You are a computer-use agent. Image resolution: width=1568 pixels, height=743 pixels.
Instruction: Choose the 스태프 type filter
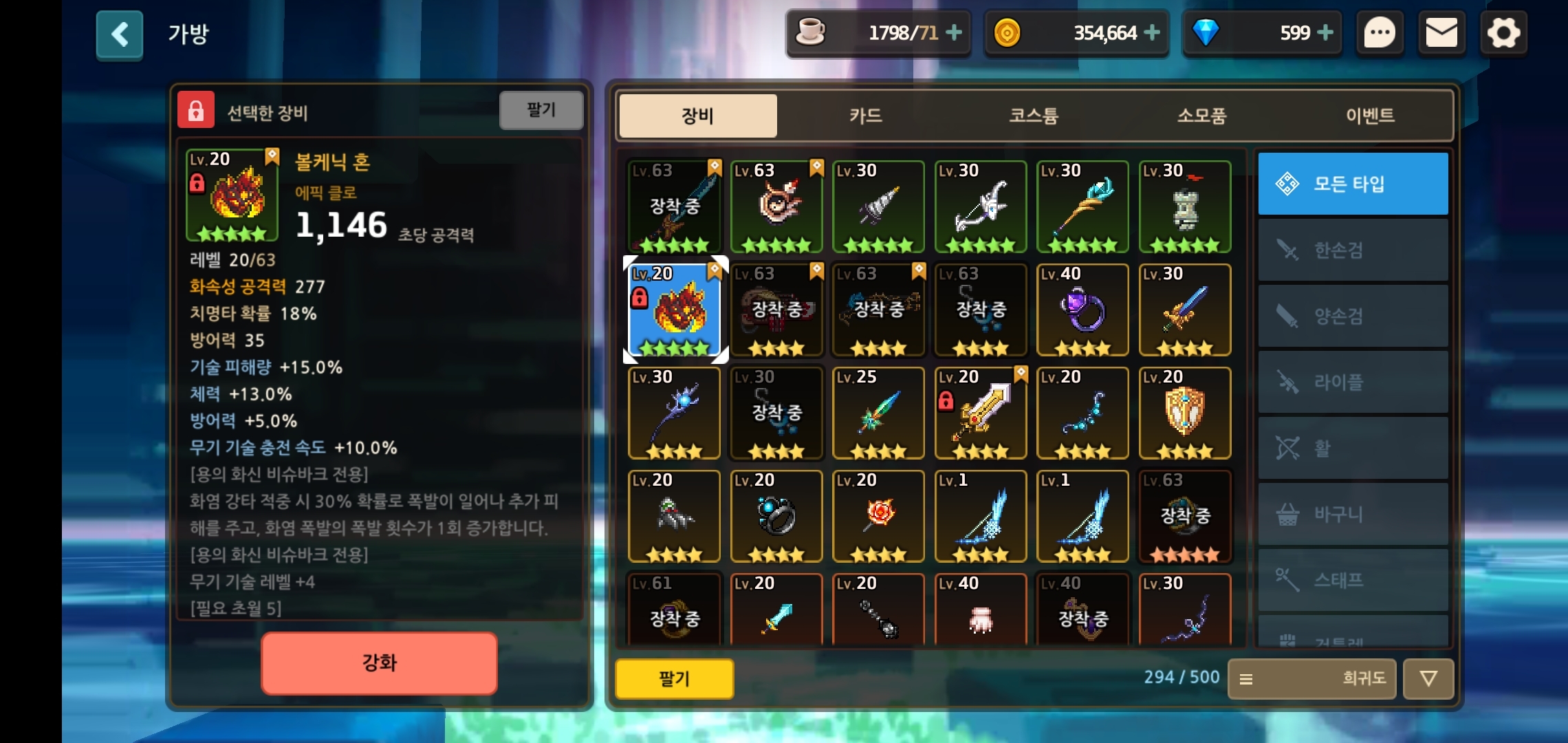click(1353, 580)
